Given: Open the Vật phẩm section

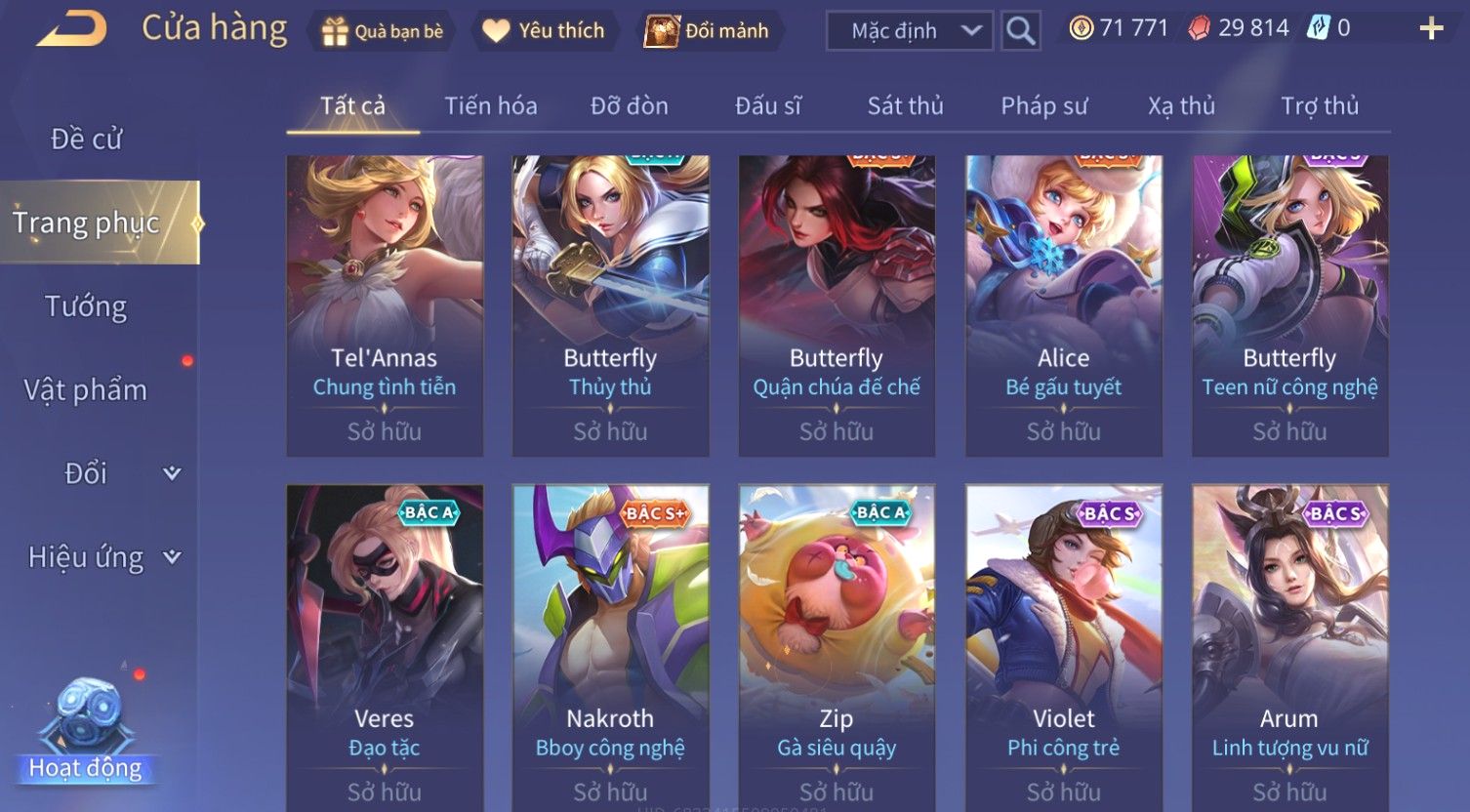Looking at the screenshot, I should coord(86,390).
